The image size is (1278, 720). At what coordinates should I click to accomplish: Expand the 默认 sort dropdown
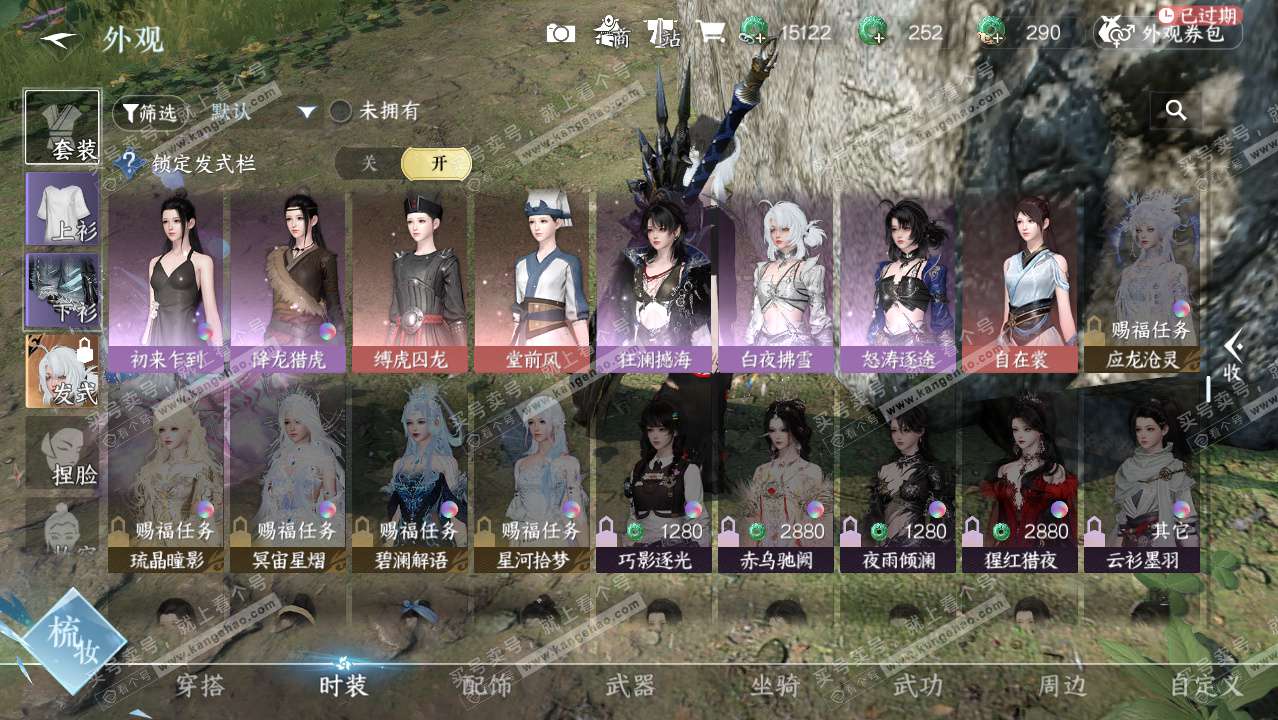306,112
